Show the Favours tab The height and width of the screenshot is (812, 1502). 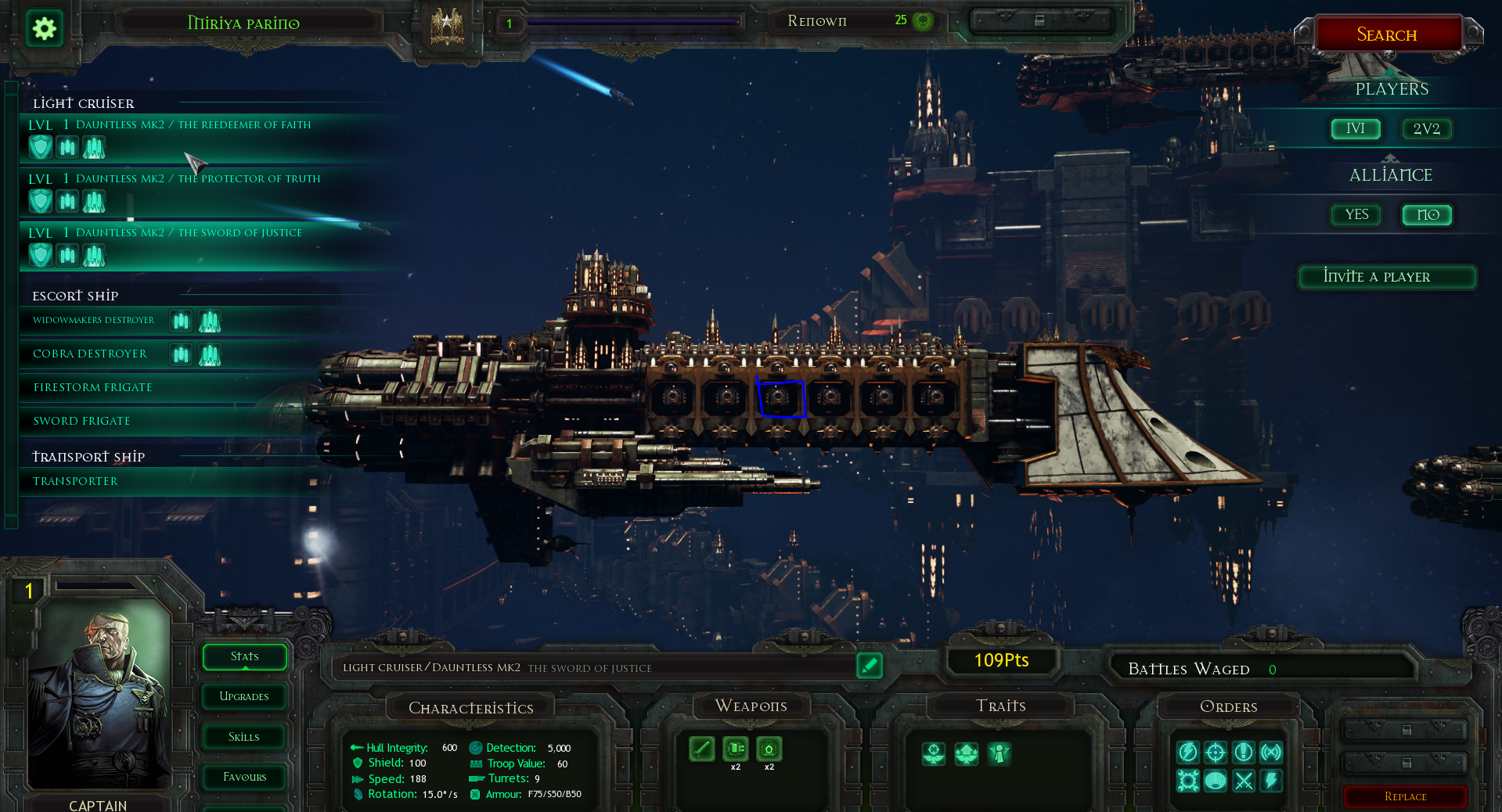click(x=244, y=778)
